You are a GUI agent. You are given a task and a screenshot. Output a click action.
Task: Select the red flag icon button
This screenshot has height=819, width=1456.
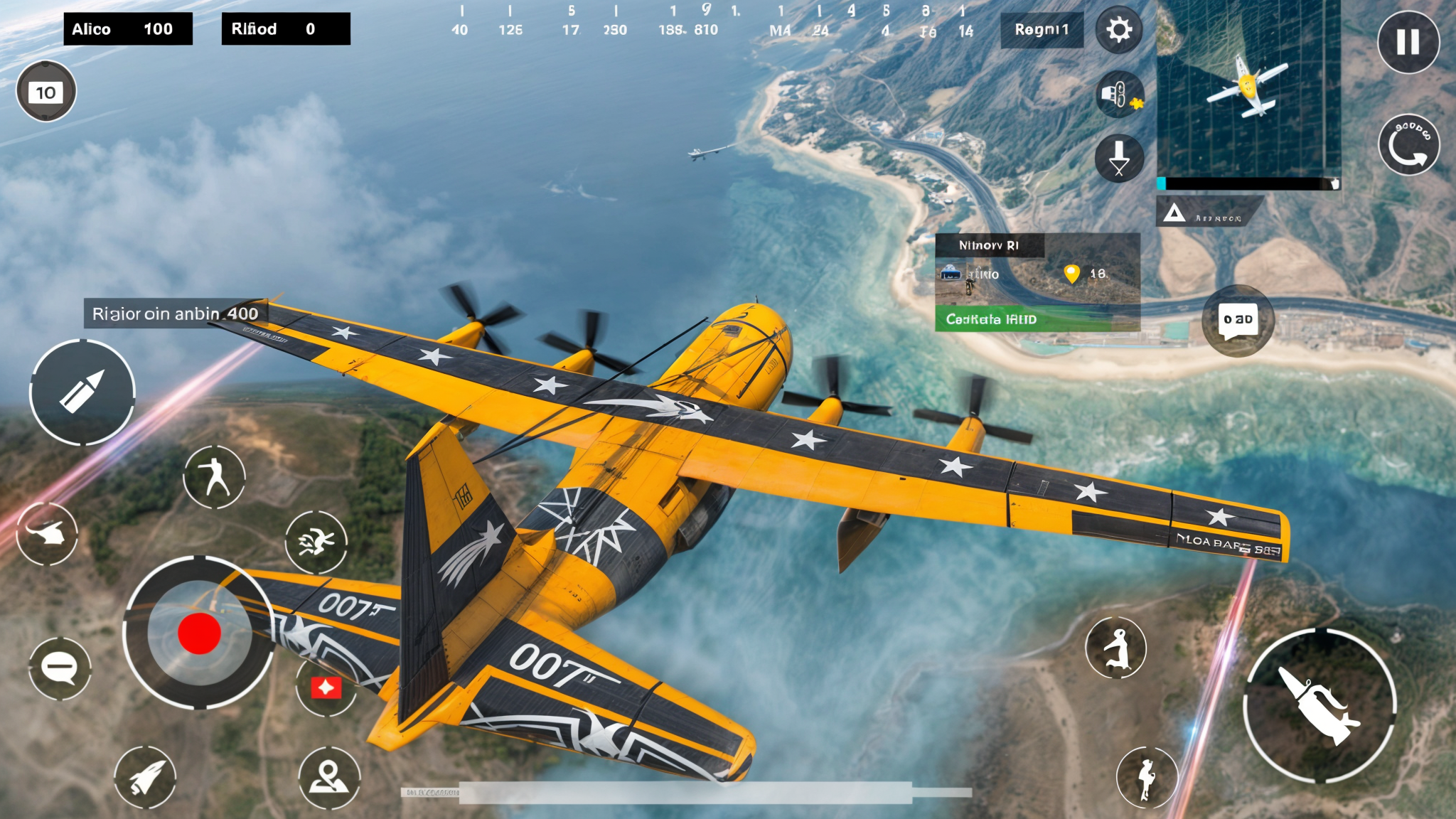coord(326,687)
